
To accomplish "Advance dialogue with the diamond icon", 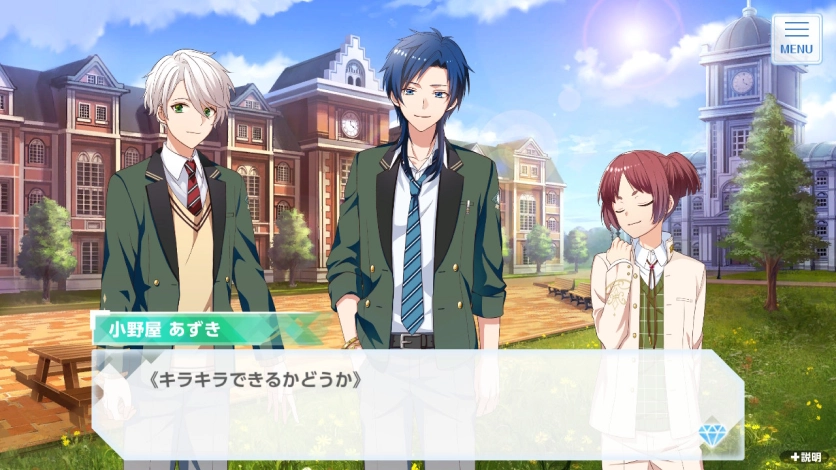I will (x=714, y=429).
